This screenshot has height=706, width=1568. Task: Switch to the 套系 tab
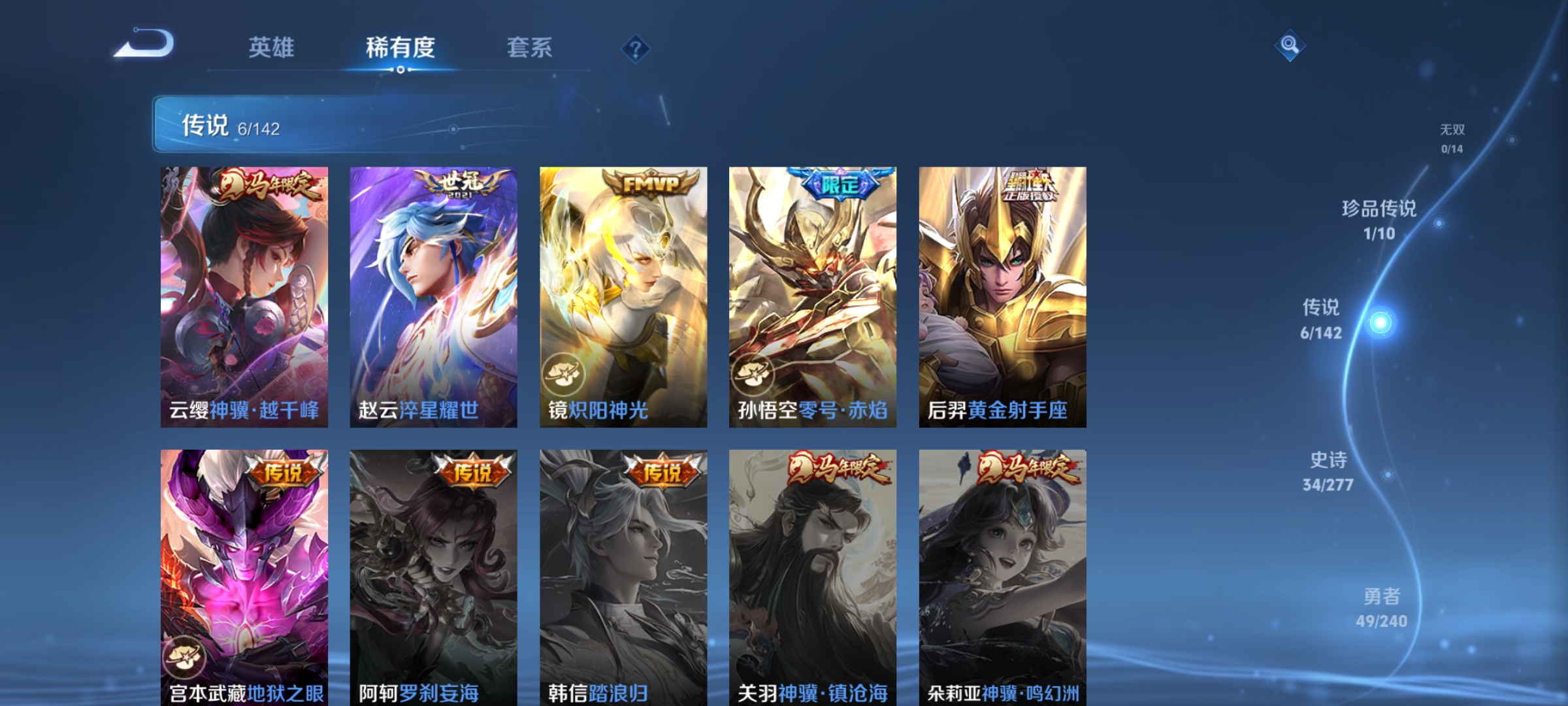[529, 47]
